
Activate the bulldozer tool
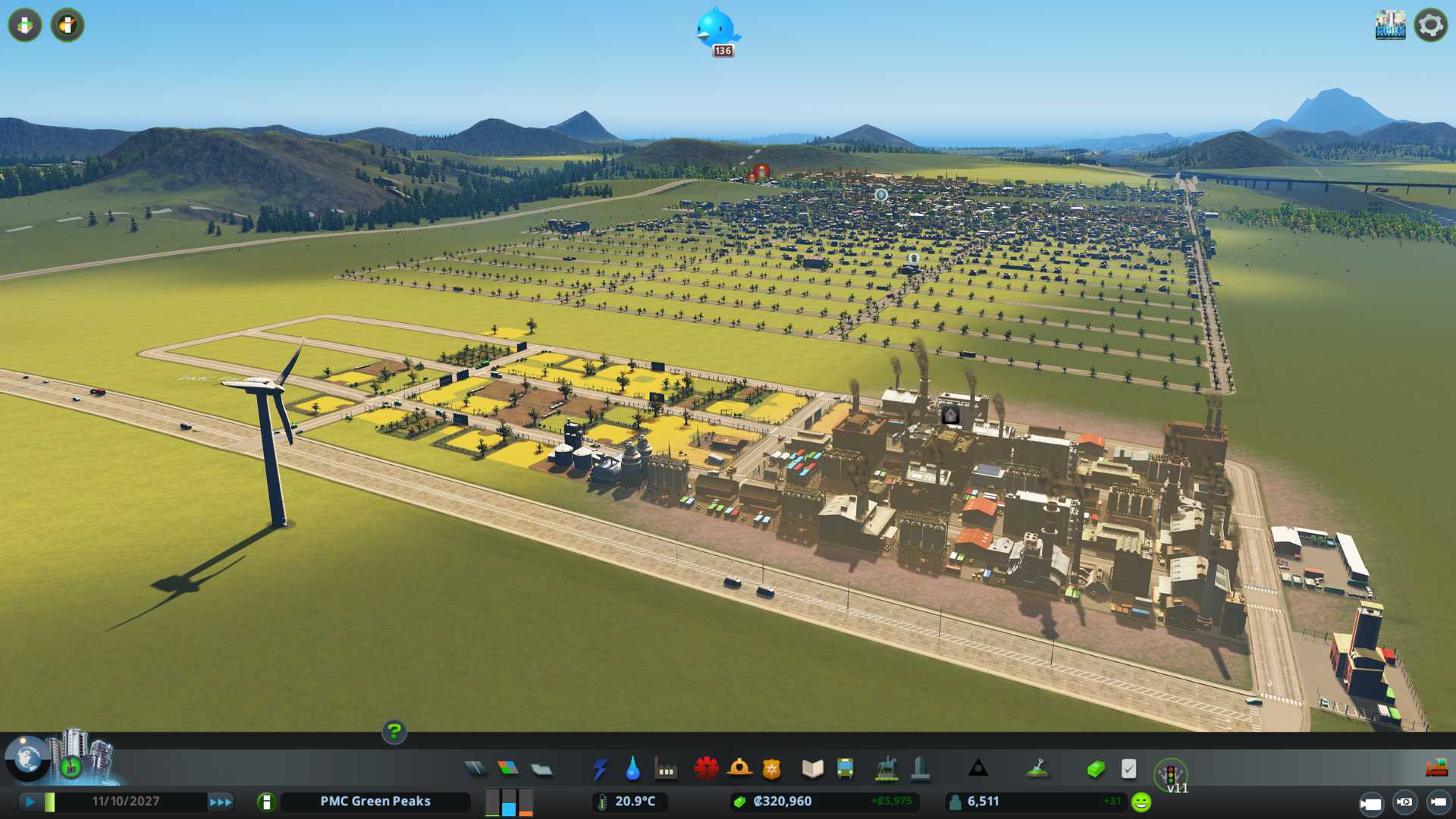pyautogui.click(x=1436, y=768)
